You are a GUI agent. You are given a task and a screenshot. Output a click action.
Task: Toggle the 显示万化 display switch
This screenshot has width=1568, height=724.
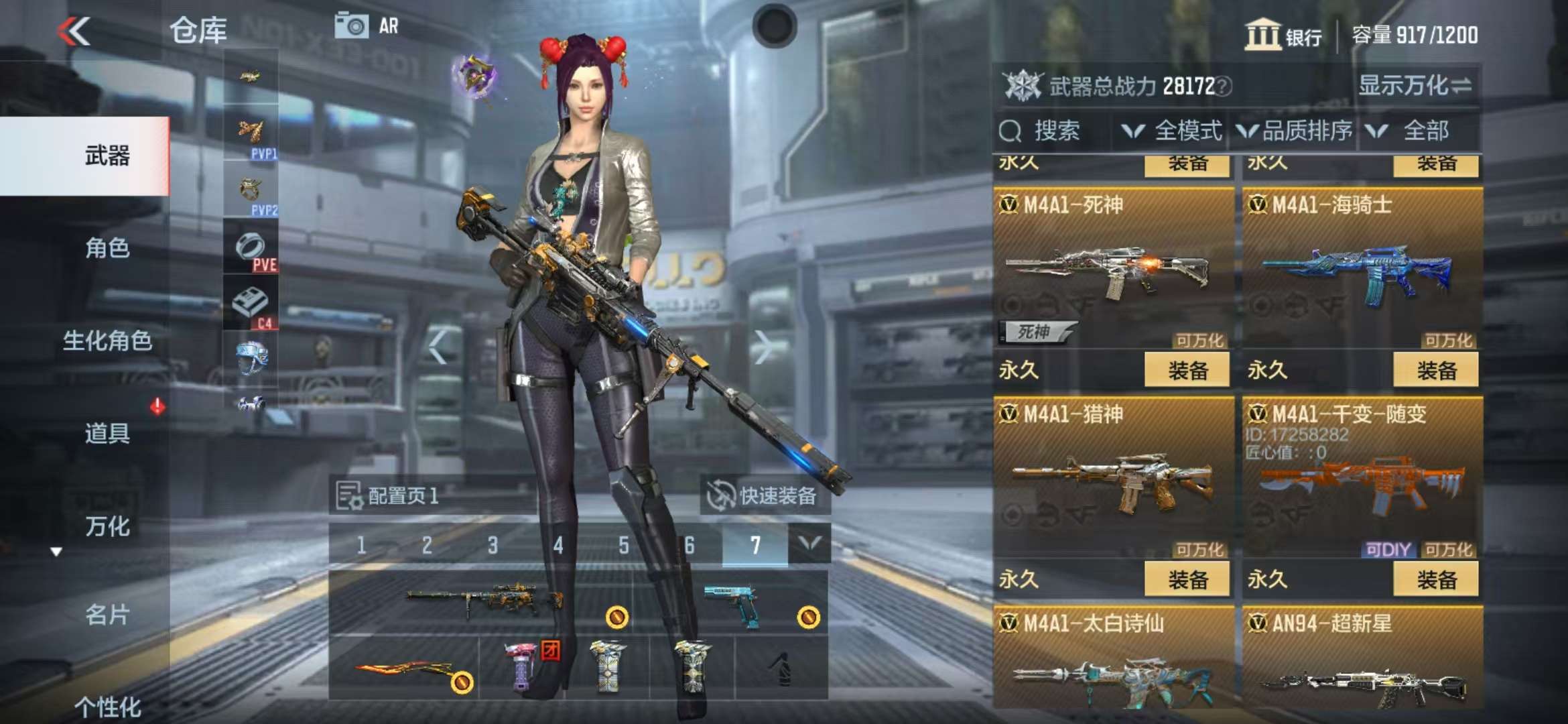(1415, 86)
